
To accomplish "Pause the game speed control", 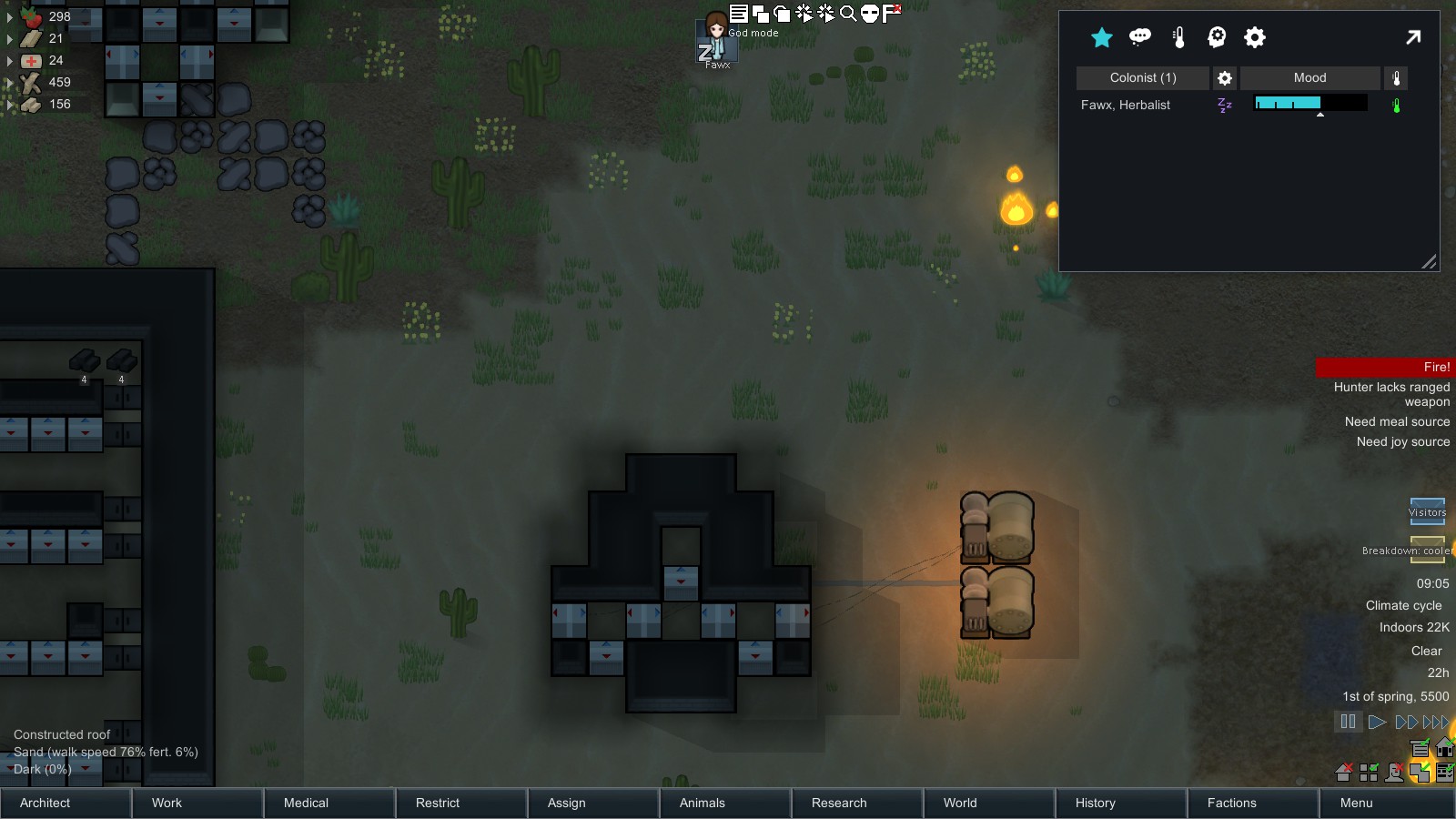I will [x=1348, y=722].
